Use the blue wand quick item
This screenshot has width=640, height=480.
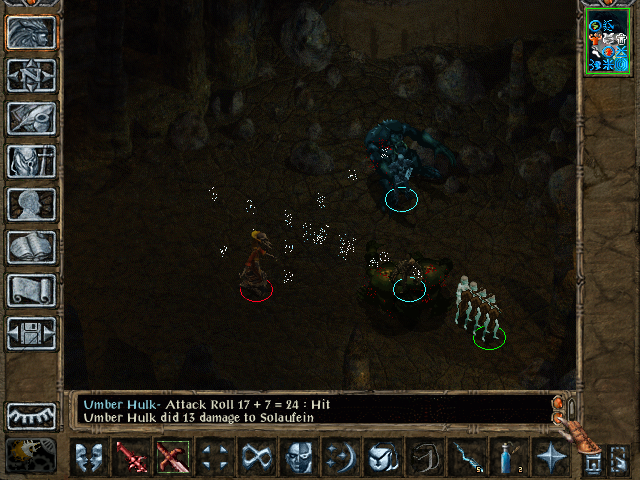(467, 459)
